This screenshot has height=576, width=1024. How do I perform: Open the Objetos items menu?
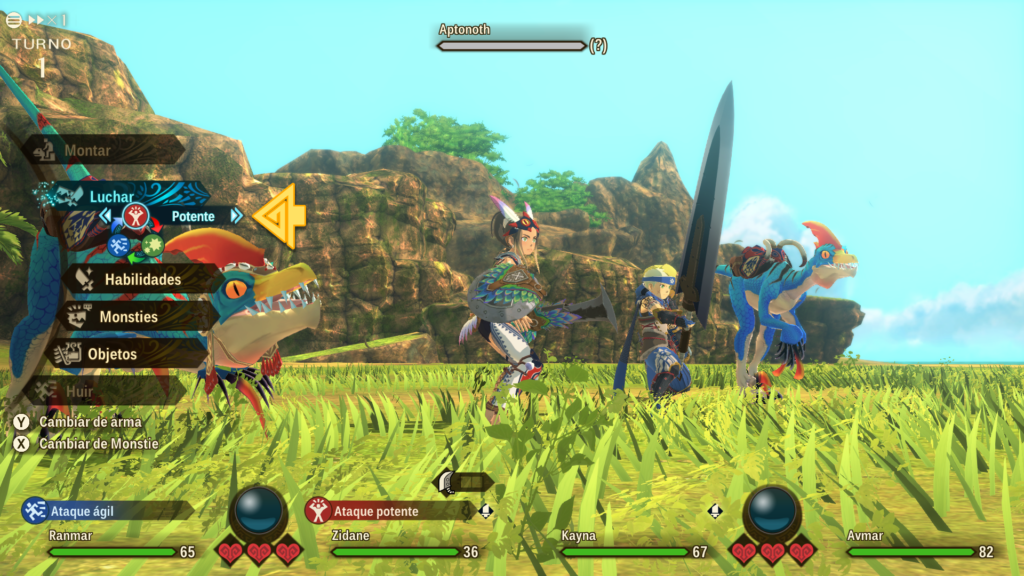pos(112,354)
